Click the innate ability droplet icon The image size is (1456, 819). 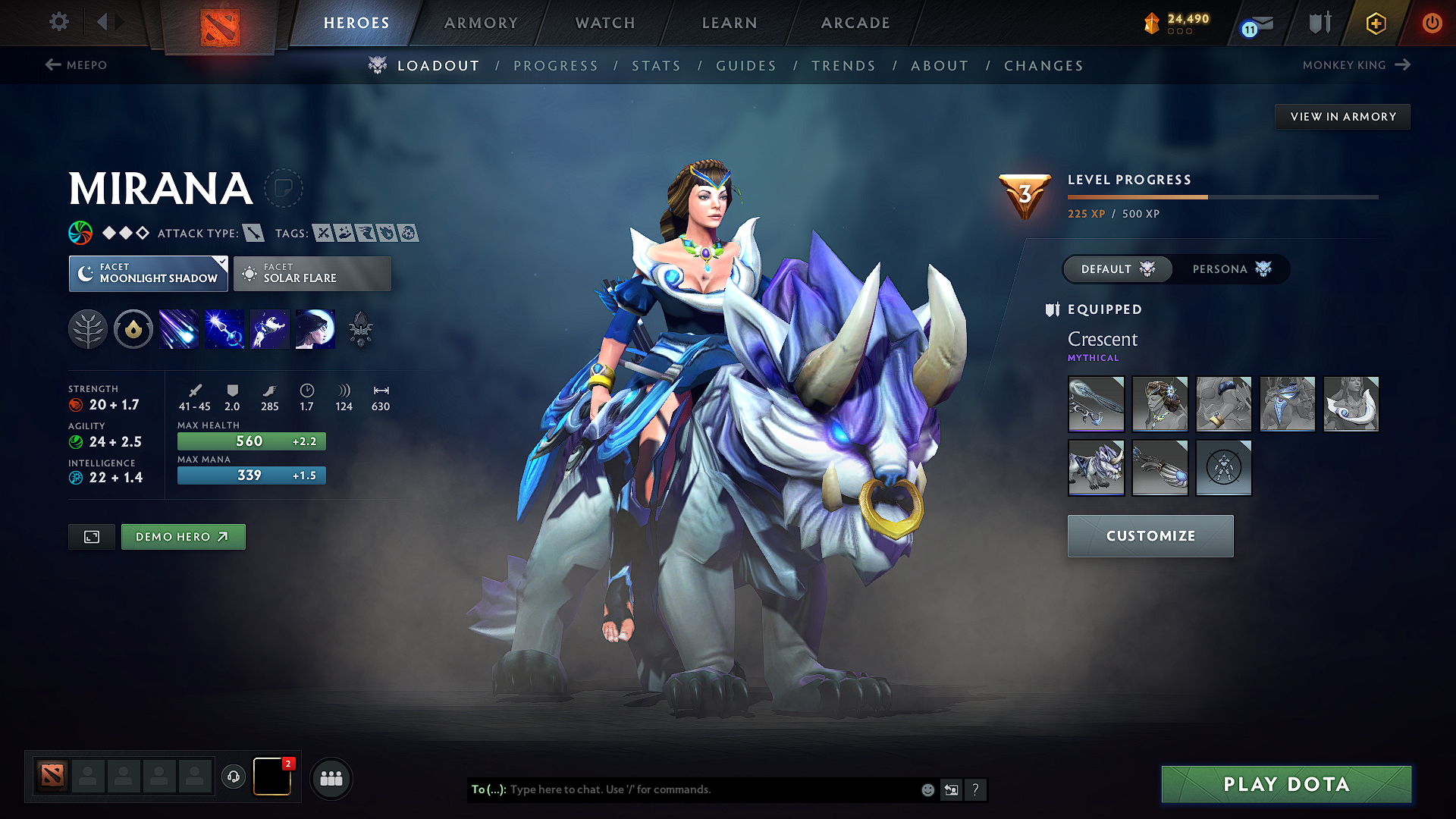pos(133,329)
